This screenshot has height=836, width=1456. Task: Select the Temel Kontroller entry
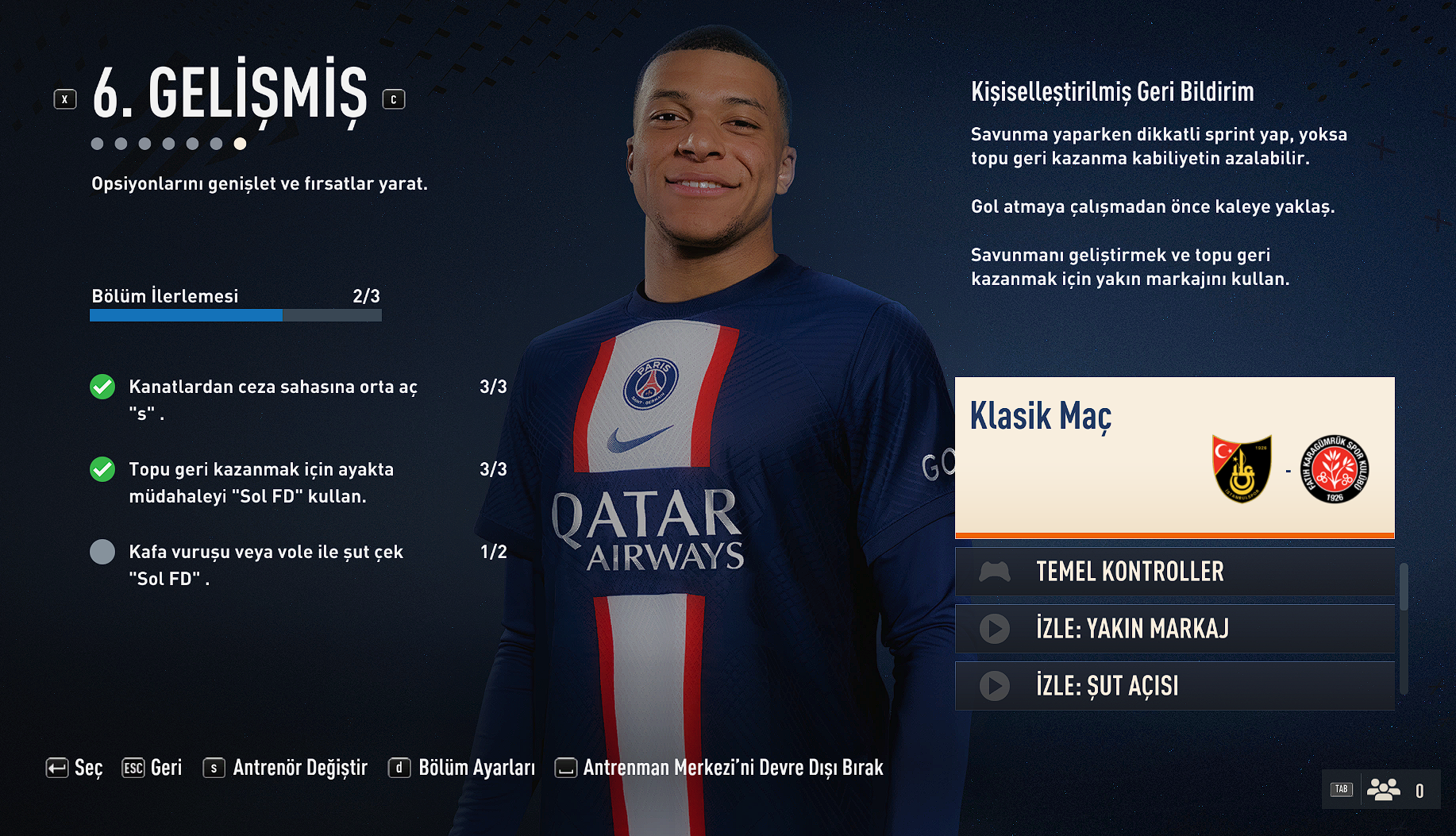[1174, 572]
